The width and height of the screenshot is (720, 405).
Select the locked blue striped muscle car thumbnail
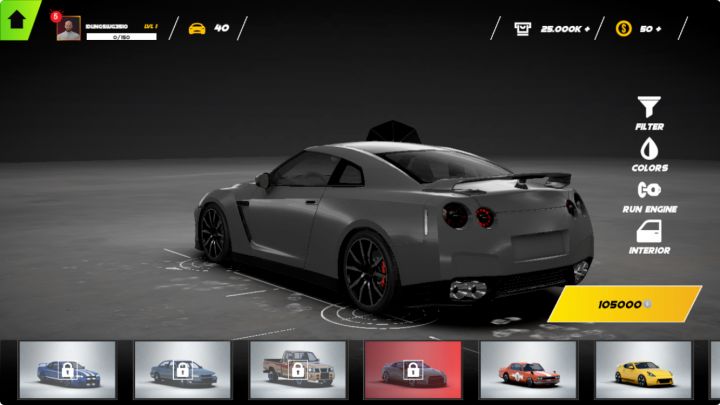[67, 370]
